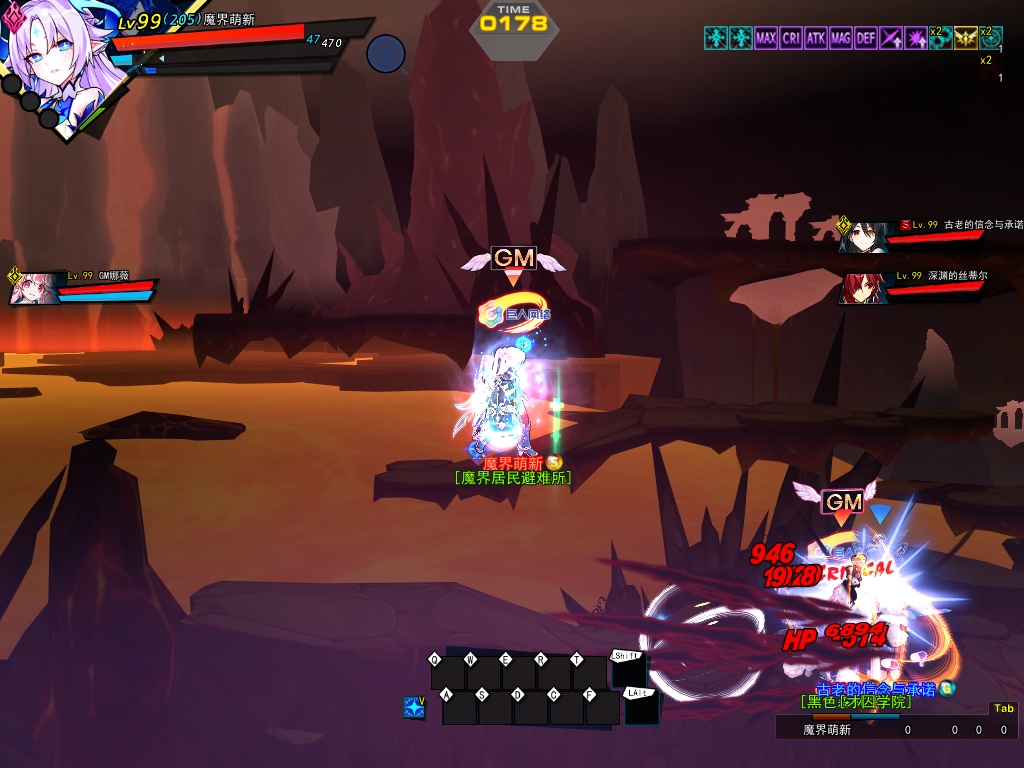Image resolution: width=1024 pixels, height=768 pixels.
Task: Select the MAG buff icon
Action: click(841, 38)
